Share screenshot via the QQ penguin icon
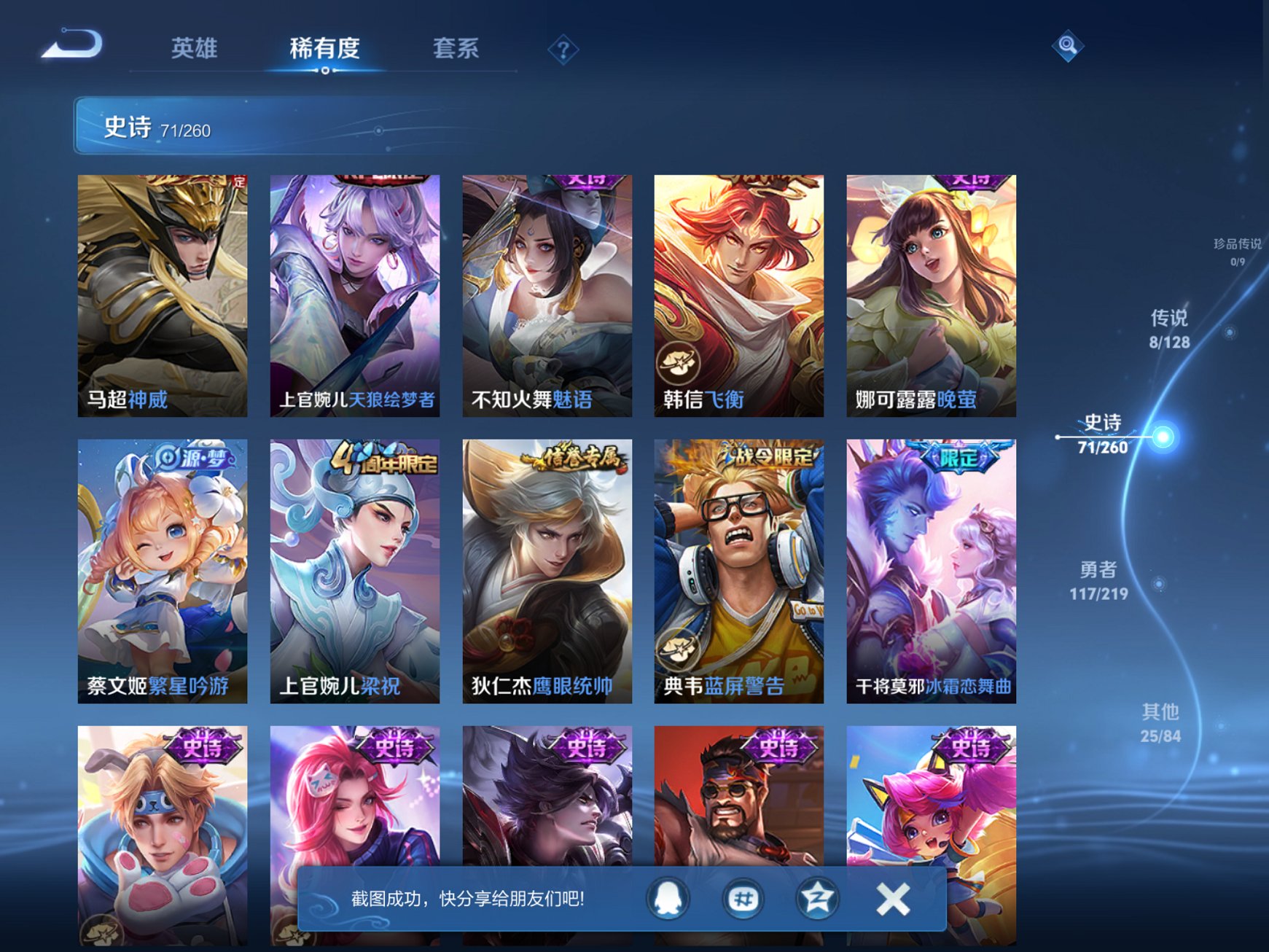Screen dimensions: 1269x952 click(x=668, y=898)
